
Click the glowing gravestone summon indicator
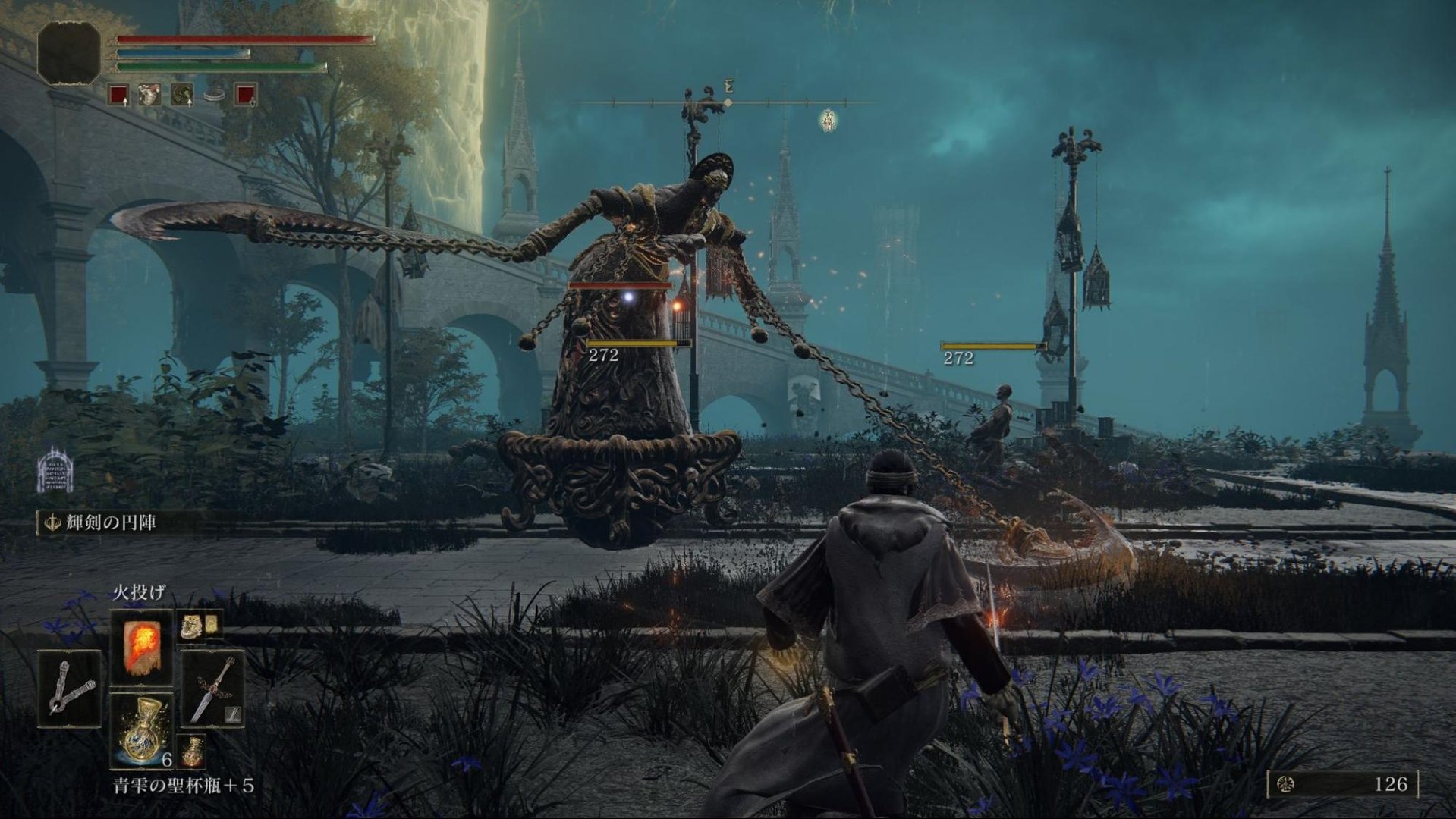click(55, 469)
